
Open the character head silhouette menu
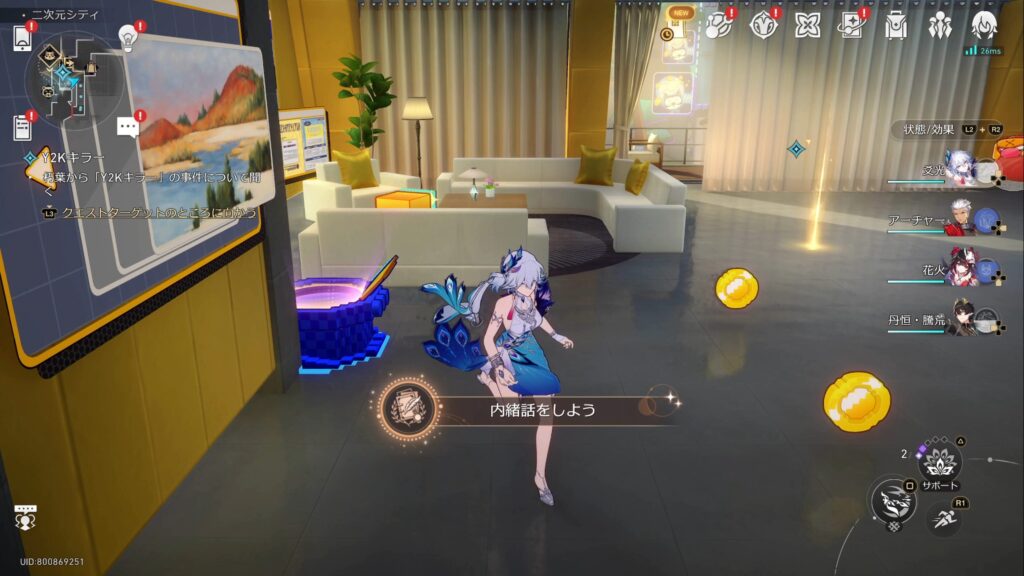click(984, 26)
